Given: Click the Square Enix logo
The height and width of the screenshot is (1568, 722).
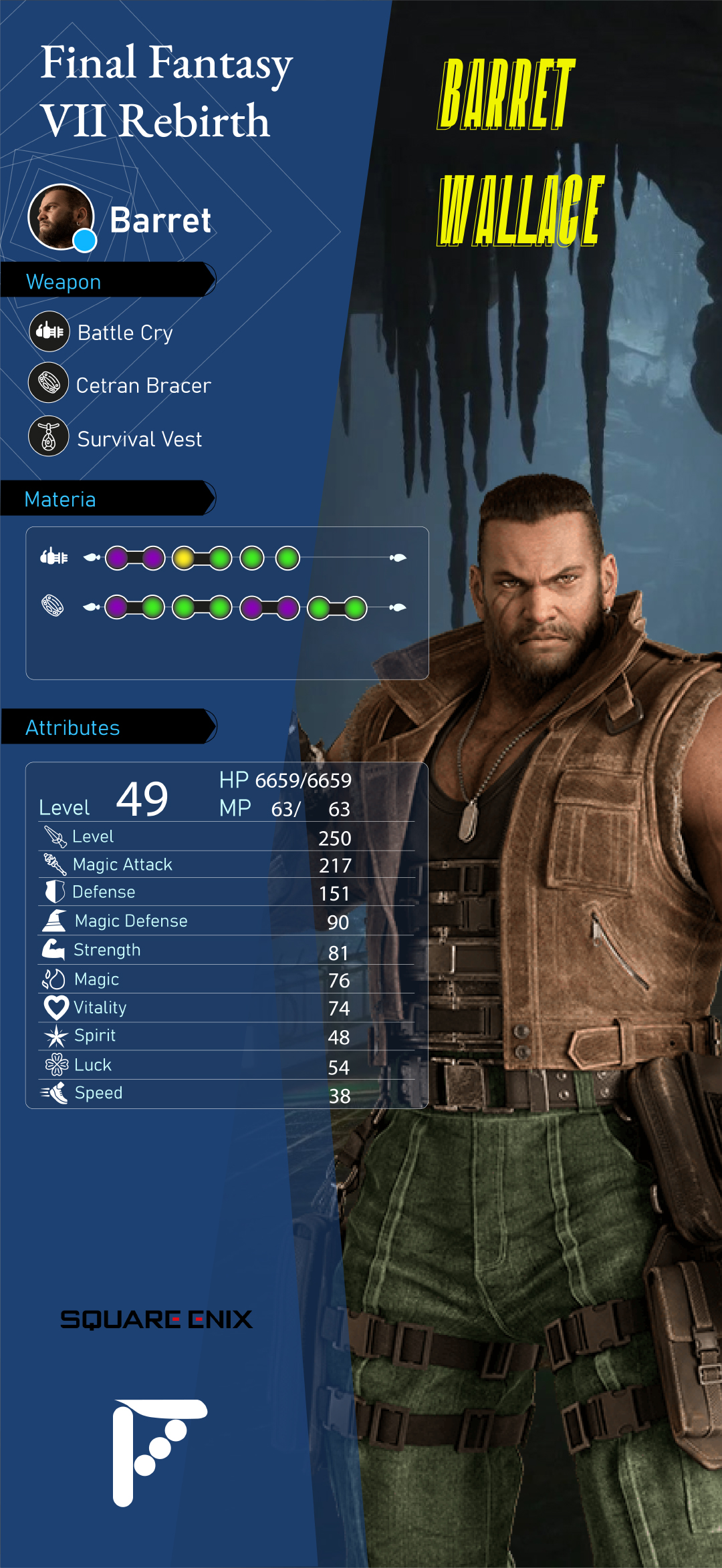Looking at the screenshot, I should click(156, 1319).
